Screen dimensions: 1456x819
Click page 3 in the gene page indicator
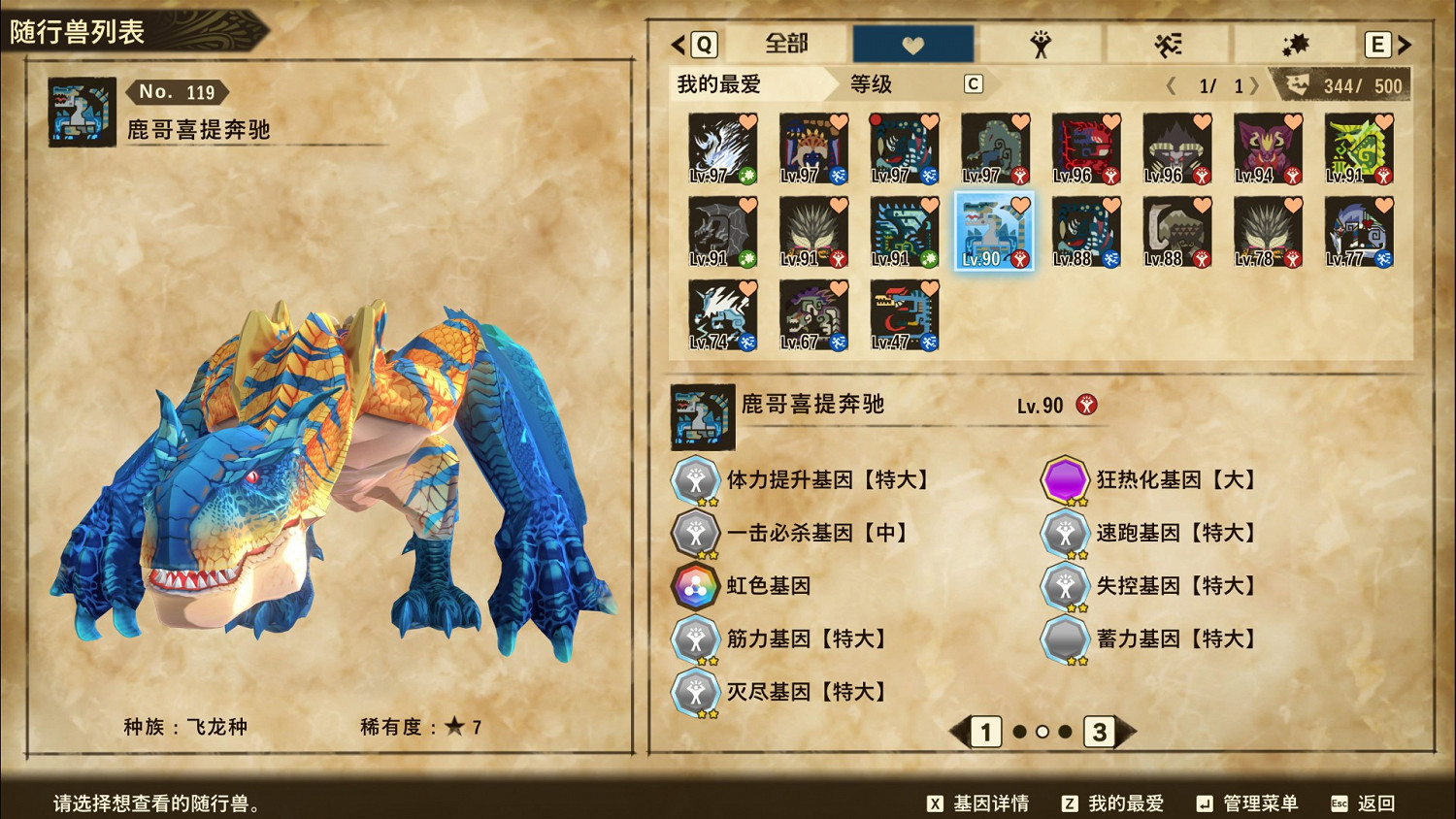[1101, 734]
